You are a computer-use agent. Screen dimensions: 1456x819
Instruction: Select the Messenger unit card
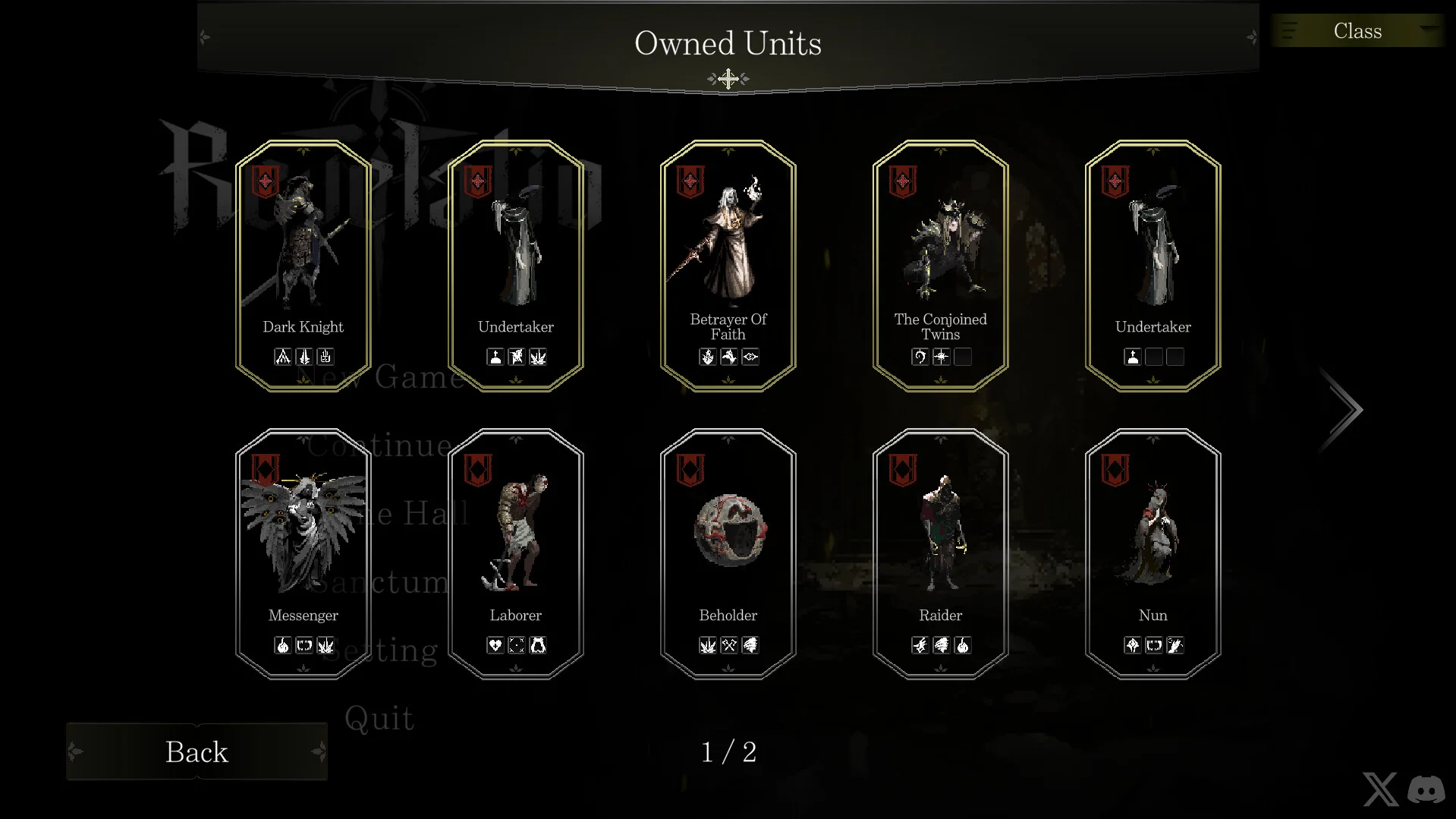303,554
